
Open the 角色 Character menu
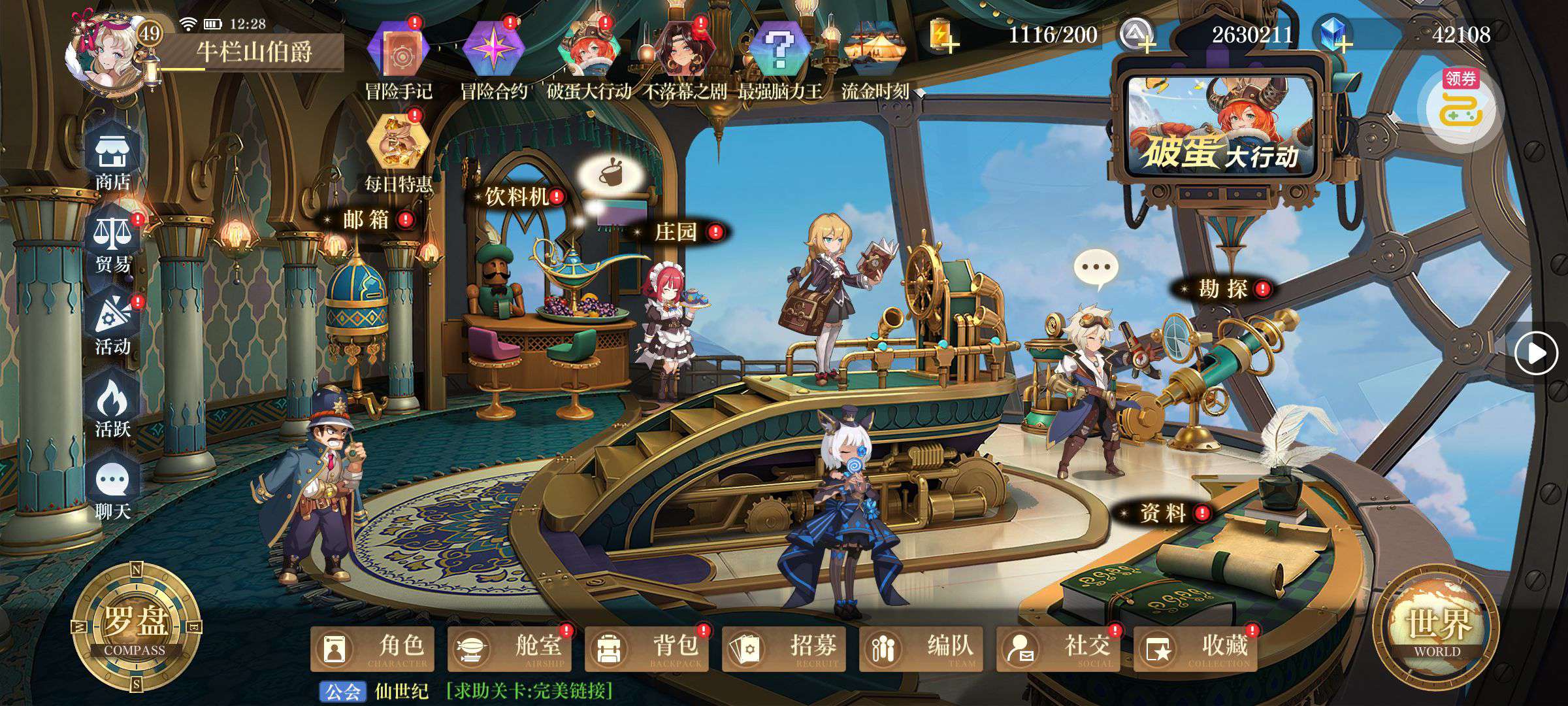coord(374,648)
